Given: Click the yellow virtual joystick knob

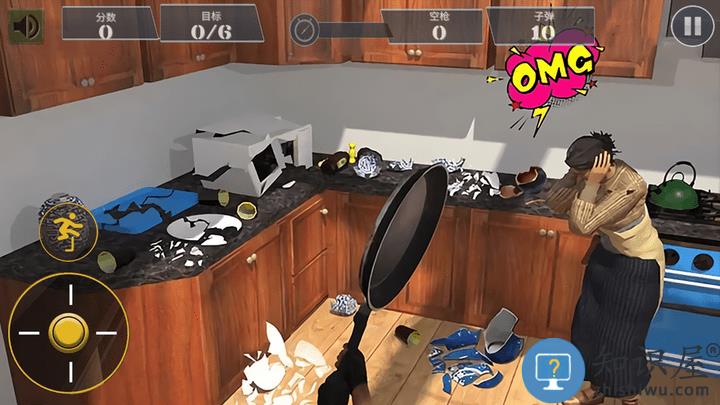Looking at the screenshot, I should pyautogui.click(x=68, y=332).
